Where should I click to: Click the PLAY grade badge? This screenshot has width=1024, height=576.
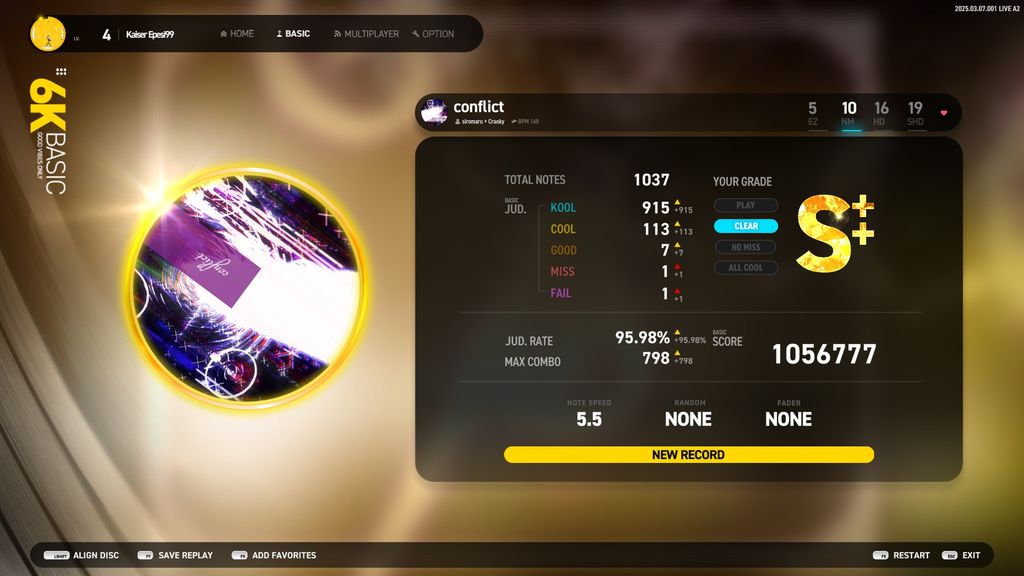tap(746, 205)
